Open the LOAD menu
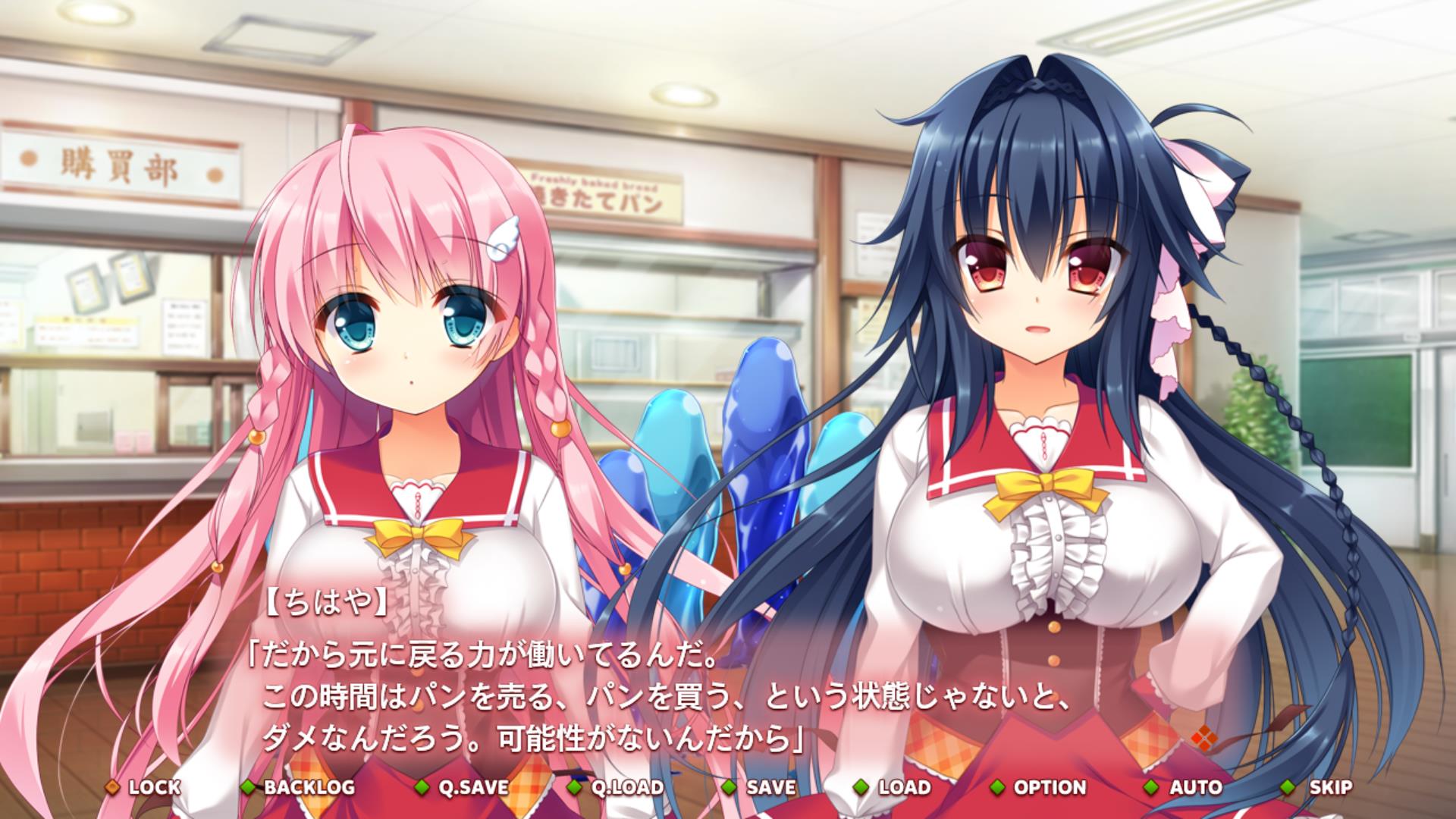The width and height of the screenshot is (1456, 819). pos(895,787)
